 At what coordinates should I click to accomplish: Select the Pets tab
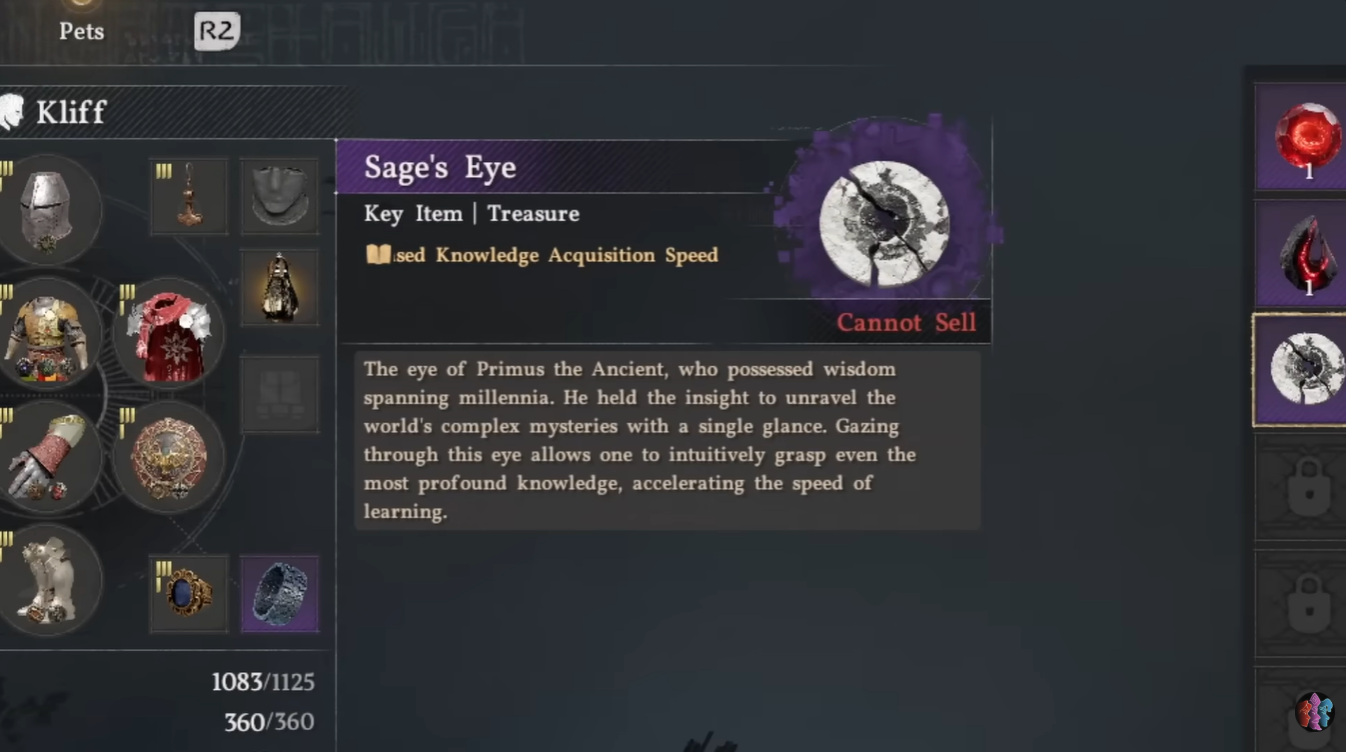(82, 30)
